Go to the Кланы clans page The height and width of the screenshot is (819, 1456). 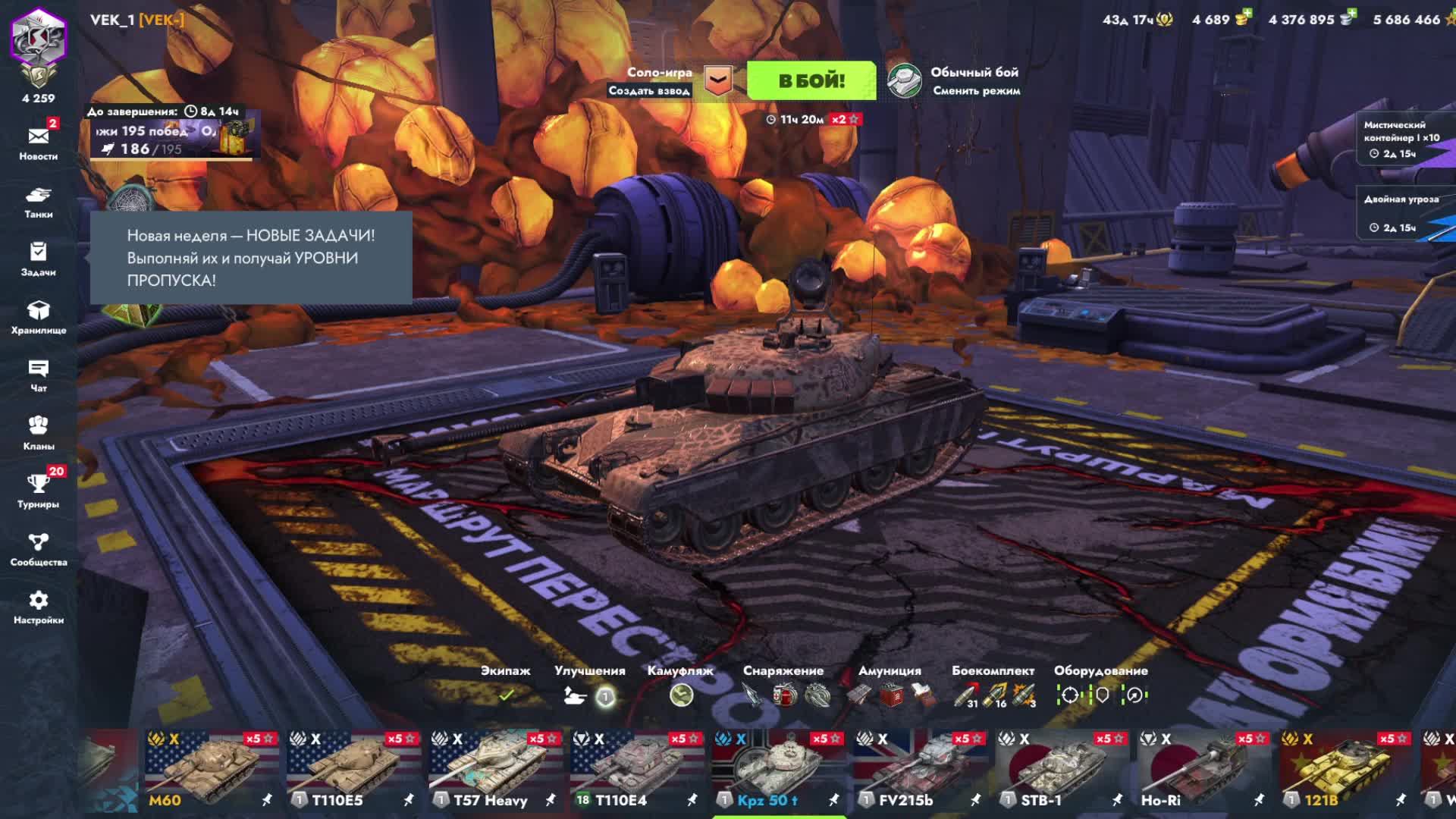coord(39,433)
